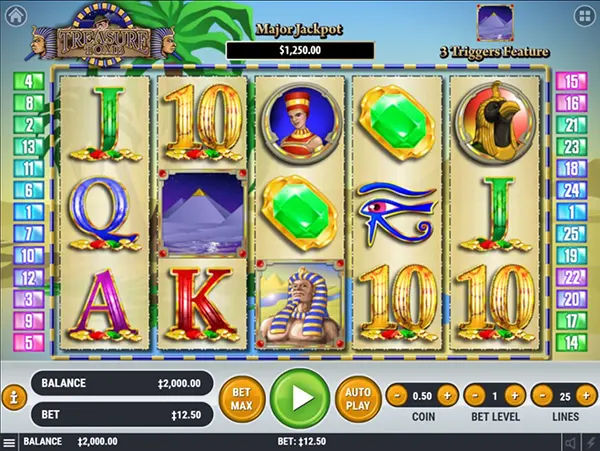The height and width of the screenshot is (451, 600).
Task: Increase the coin value
Action: (x=446, y=394)
